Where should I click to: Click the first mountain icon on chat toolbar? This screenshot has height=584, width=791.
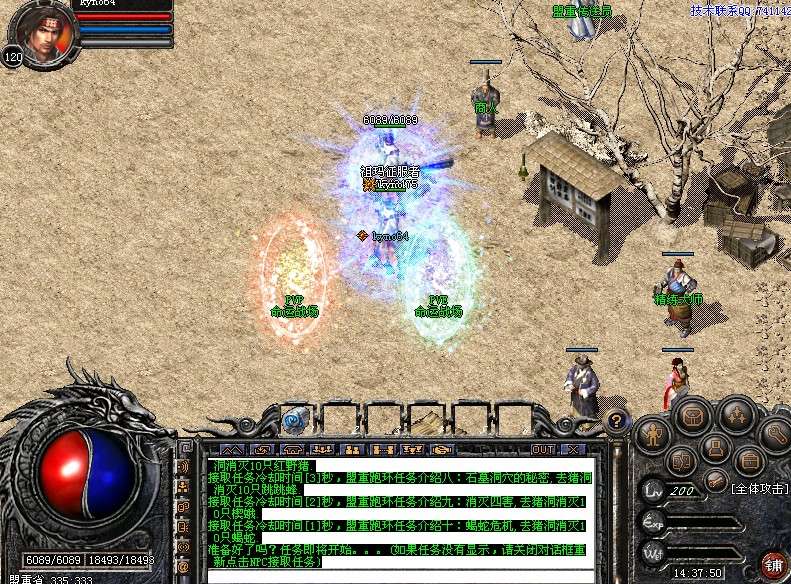coord(231,450)
